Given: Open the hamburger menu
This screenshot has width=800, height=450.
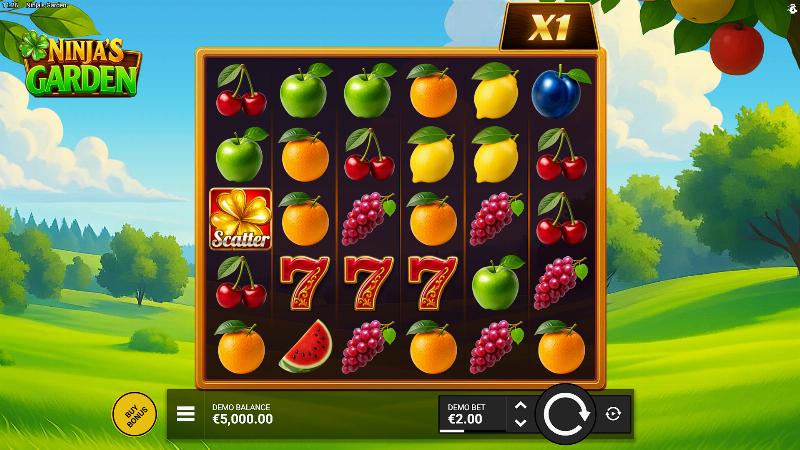Looking at the screenshot, I should click(186, 414).
